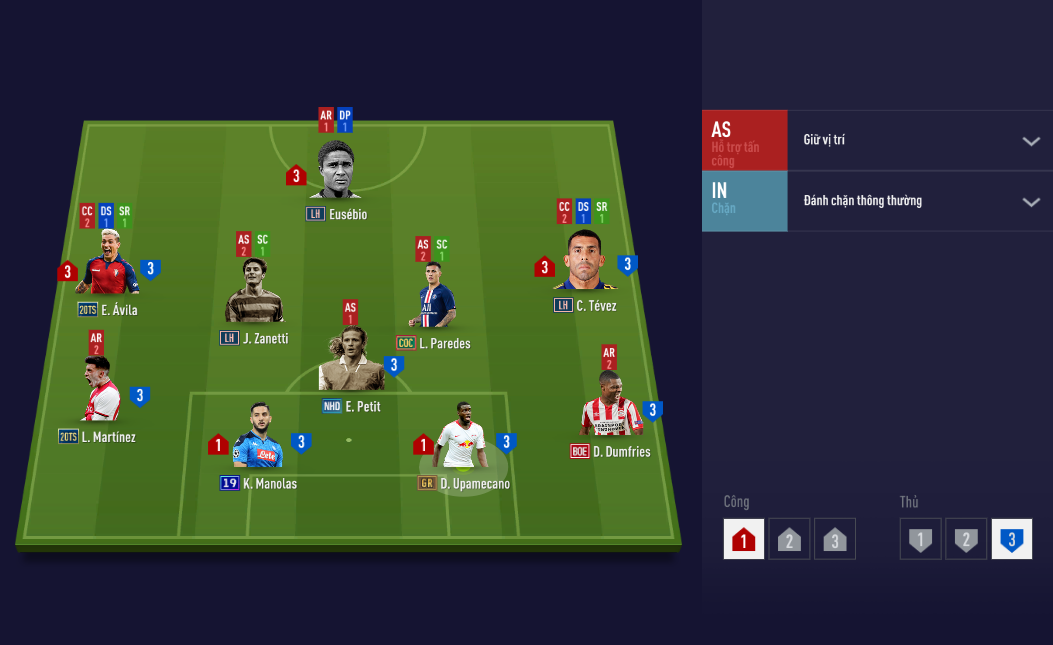Choose E. Petit defensive midfielder
Viewport: 1053px width, 645px height.
(351, 361)
